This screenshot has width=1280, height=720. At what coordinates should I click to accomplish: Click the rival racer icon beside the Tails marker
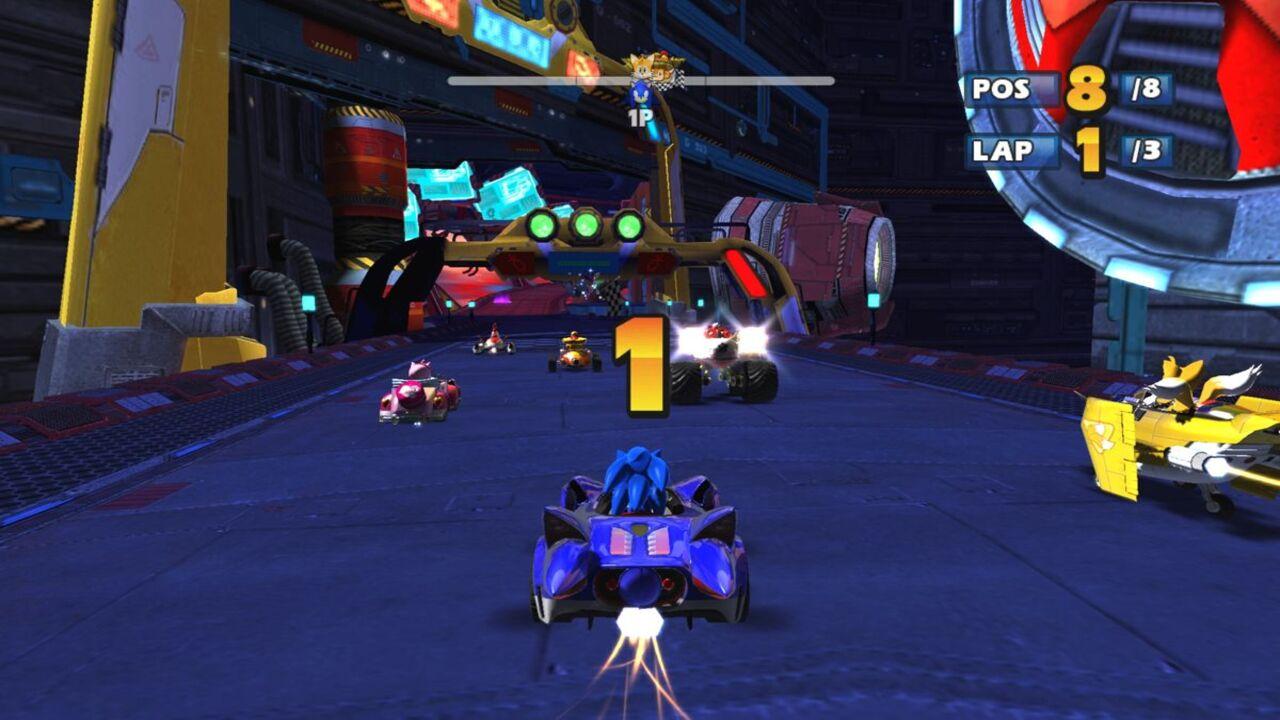pos(663,68)
